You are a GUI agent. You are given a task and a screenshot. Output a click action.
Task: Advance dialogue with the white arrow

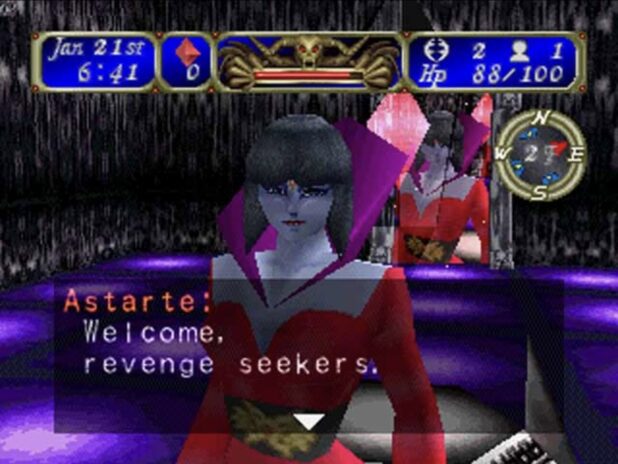pos(309,422)
